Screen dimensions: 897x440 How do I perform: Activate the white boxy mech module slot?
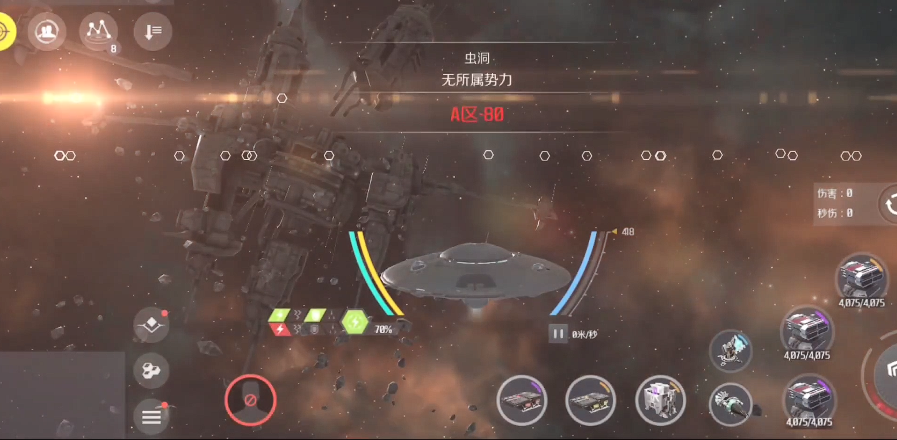660,401
